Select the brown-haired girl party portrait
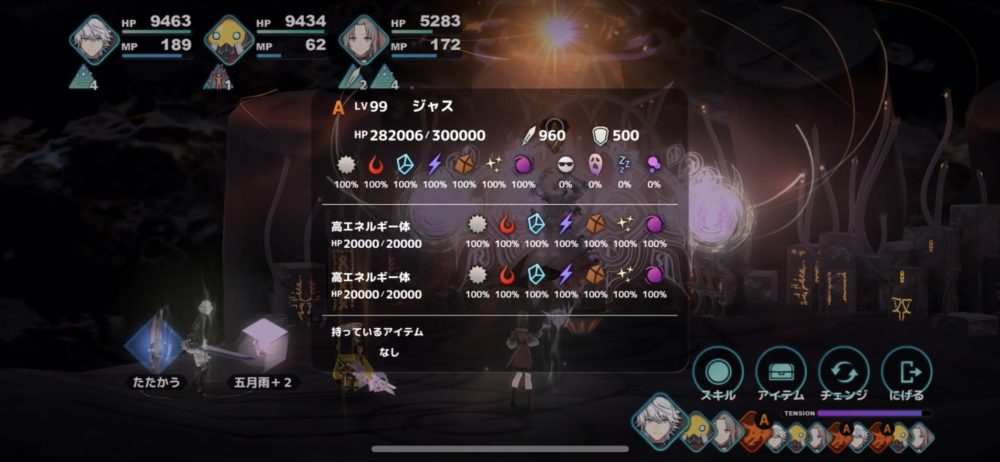1000x462 pixels. (x=363, y=40)
